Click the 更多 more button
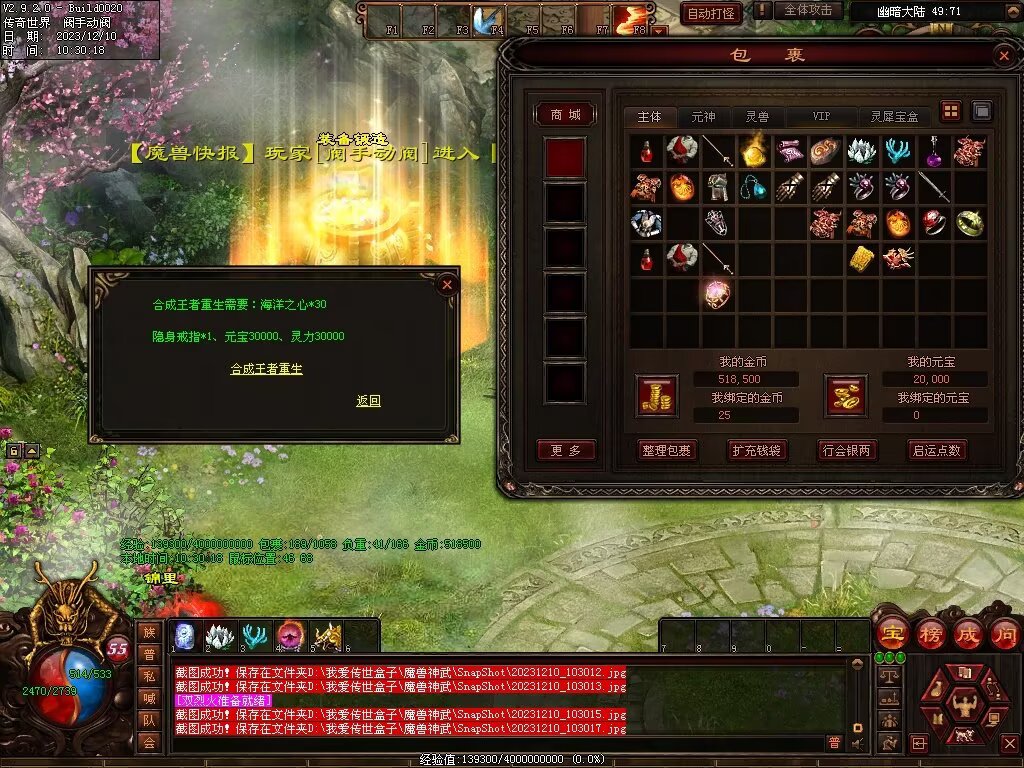Image resolution: width=1024 pixels, height=768 pixels. tap(566, 451)
